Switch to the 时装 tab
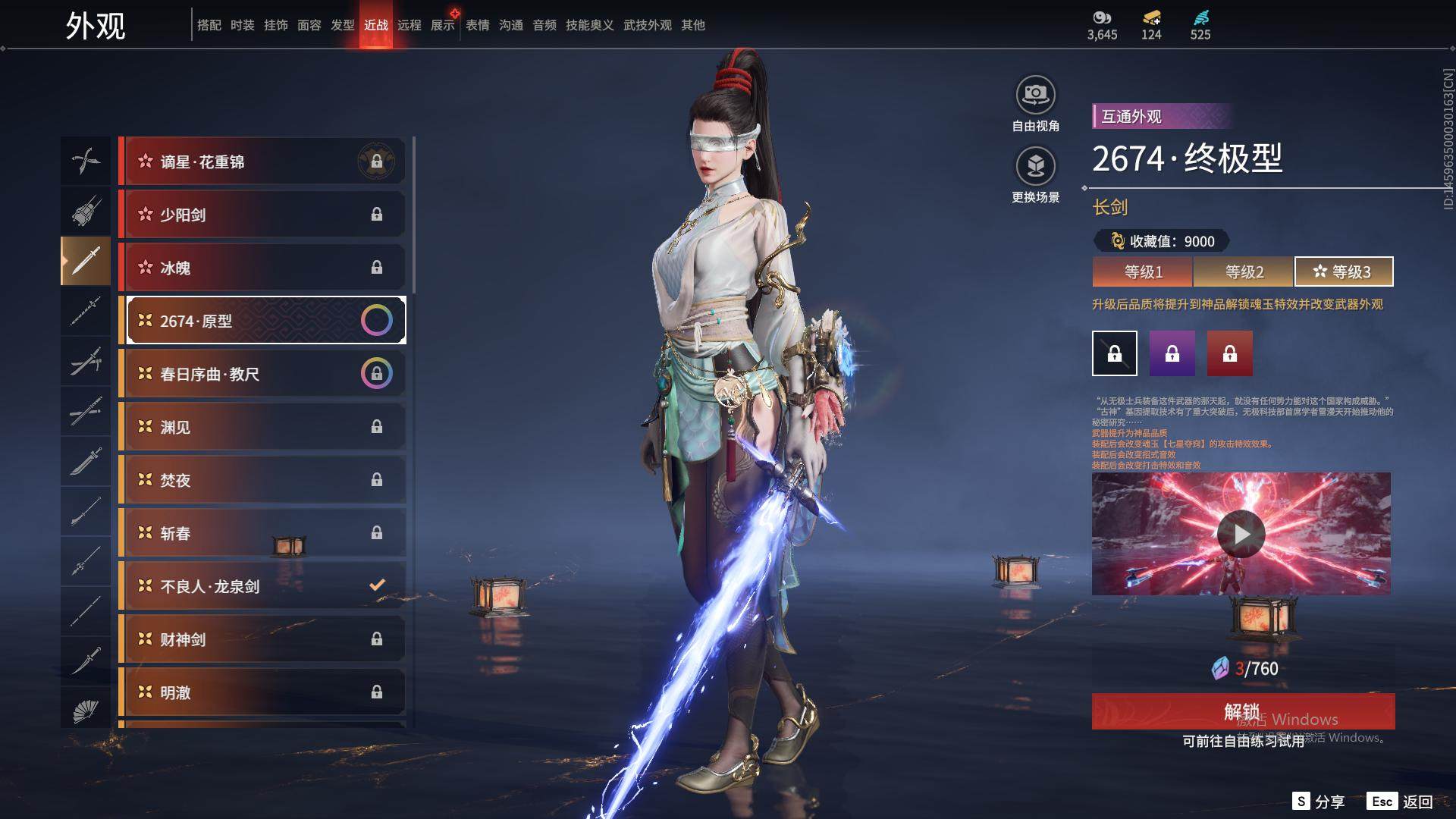Viewport: 1456px width, 819px height. 243,25
